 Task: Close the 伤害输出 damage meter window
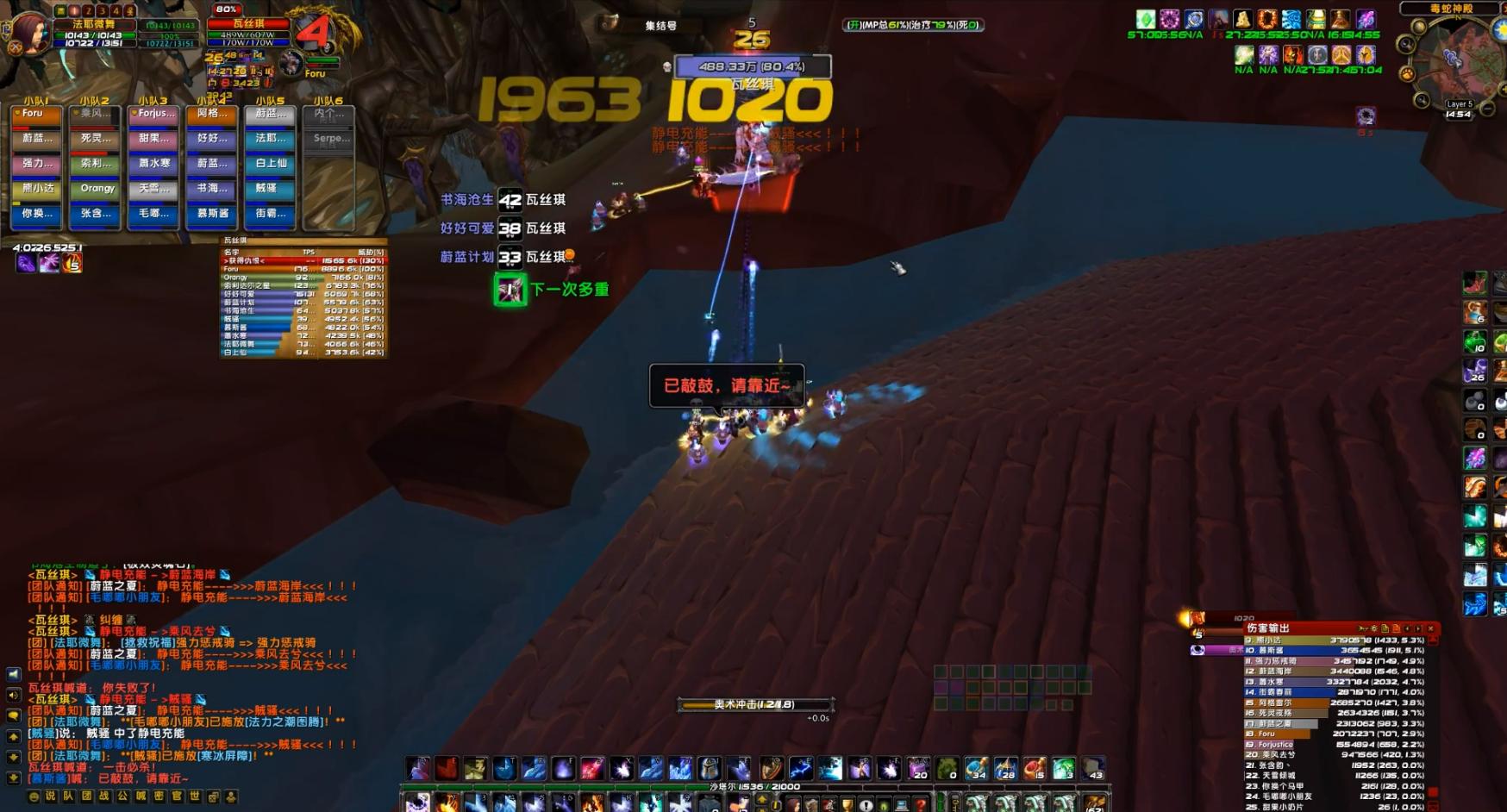(1431, 628)
